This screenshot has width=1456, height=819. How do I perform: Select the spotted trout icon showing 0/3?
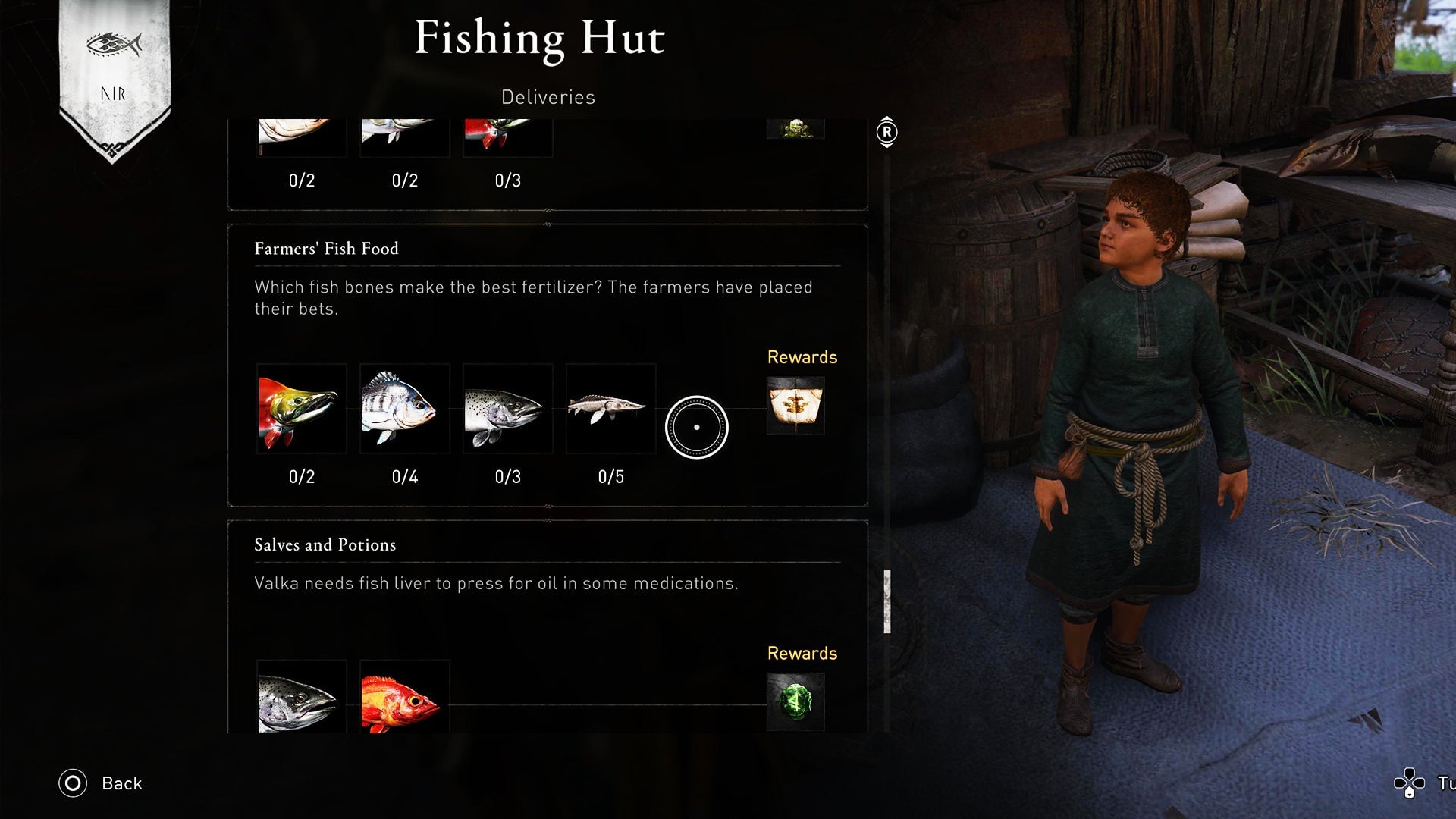coord(507,409)
